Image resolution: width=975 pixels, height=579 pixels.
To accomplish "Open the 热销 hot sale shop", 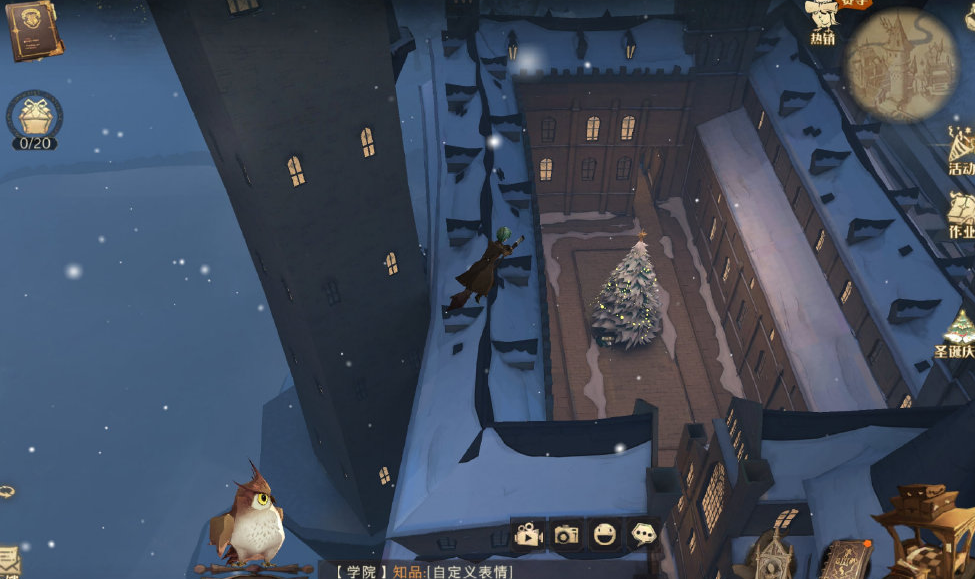I will 822,22.
